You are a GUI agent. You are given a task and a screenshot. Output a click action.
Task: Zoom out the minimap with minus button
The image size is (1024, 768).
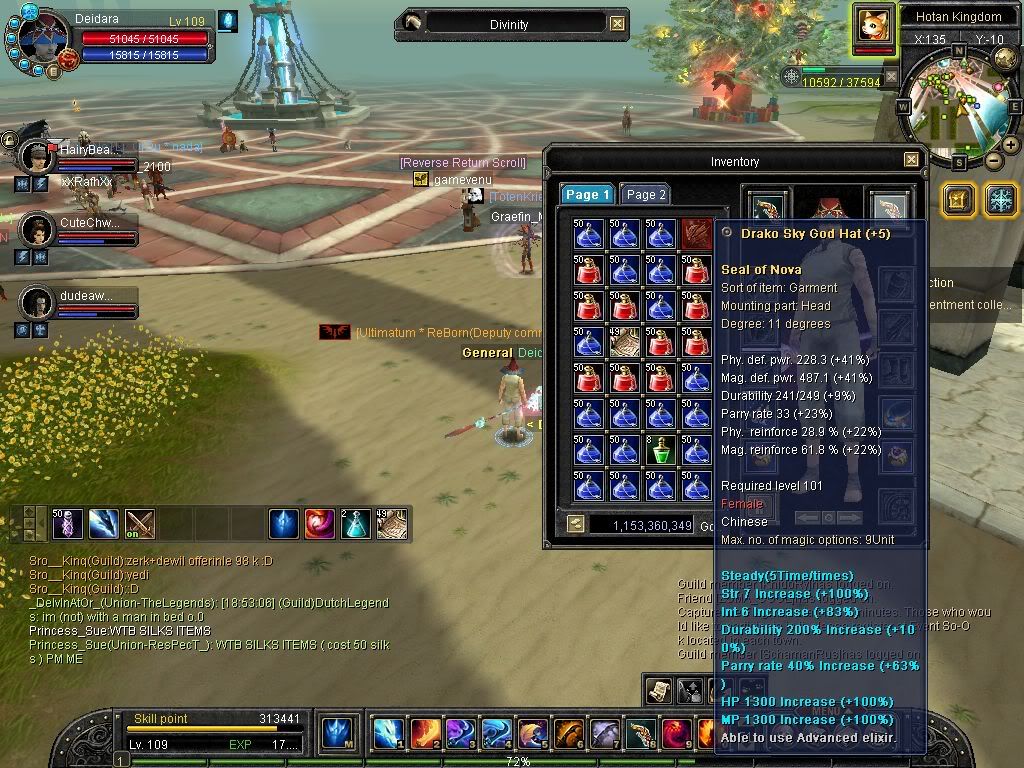pos(994,160)
